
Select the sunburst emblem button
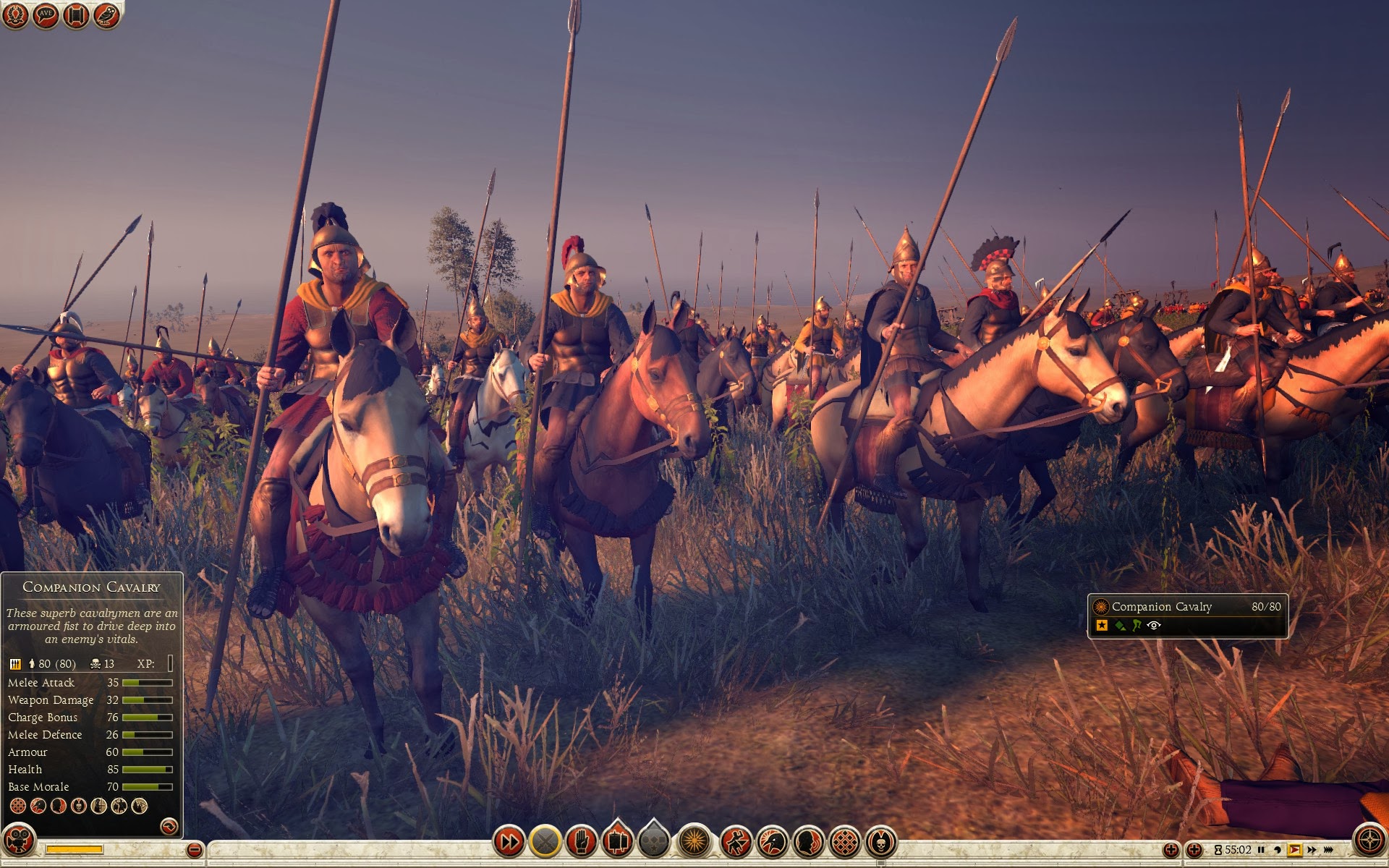click(x=694, y=841)
